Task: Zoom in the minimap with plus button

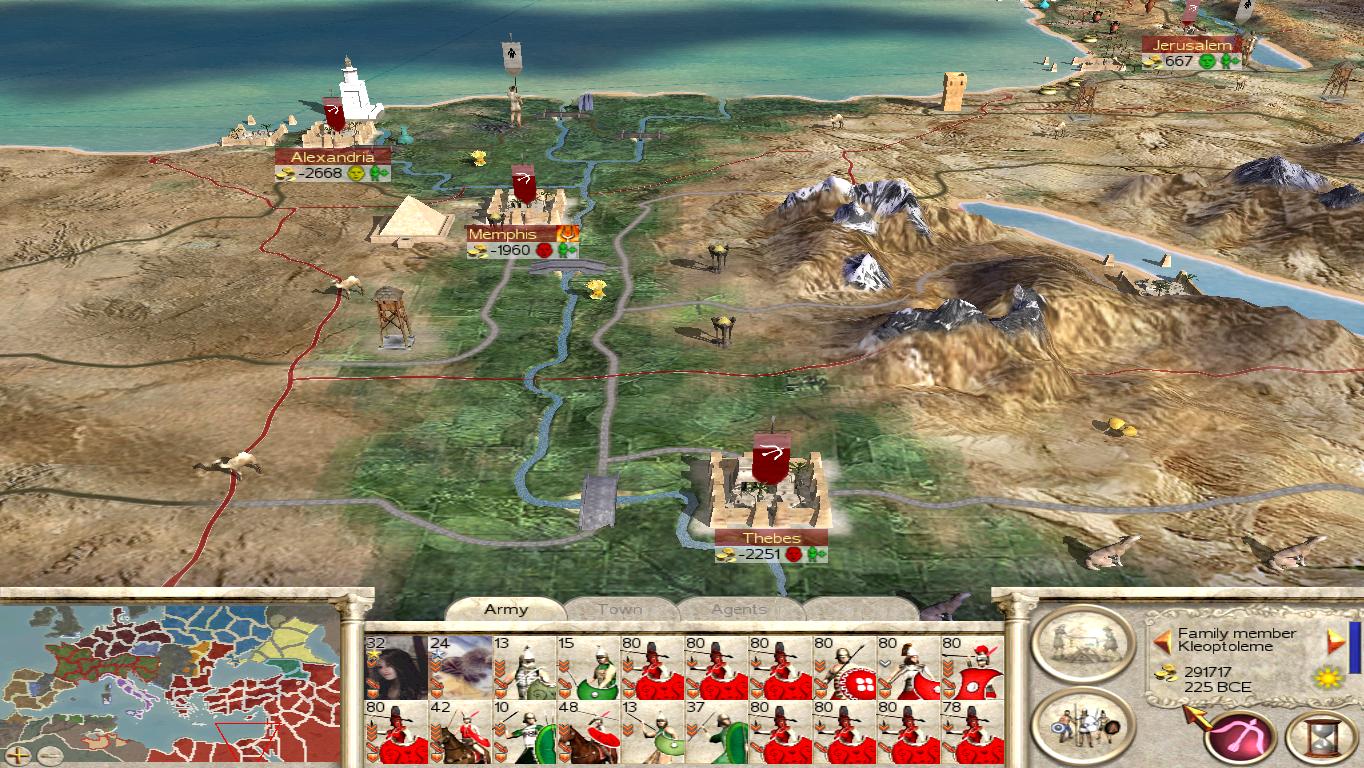Action: pyautogui.click(x=18, y=754)
